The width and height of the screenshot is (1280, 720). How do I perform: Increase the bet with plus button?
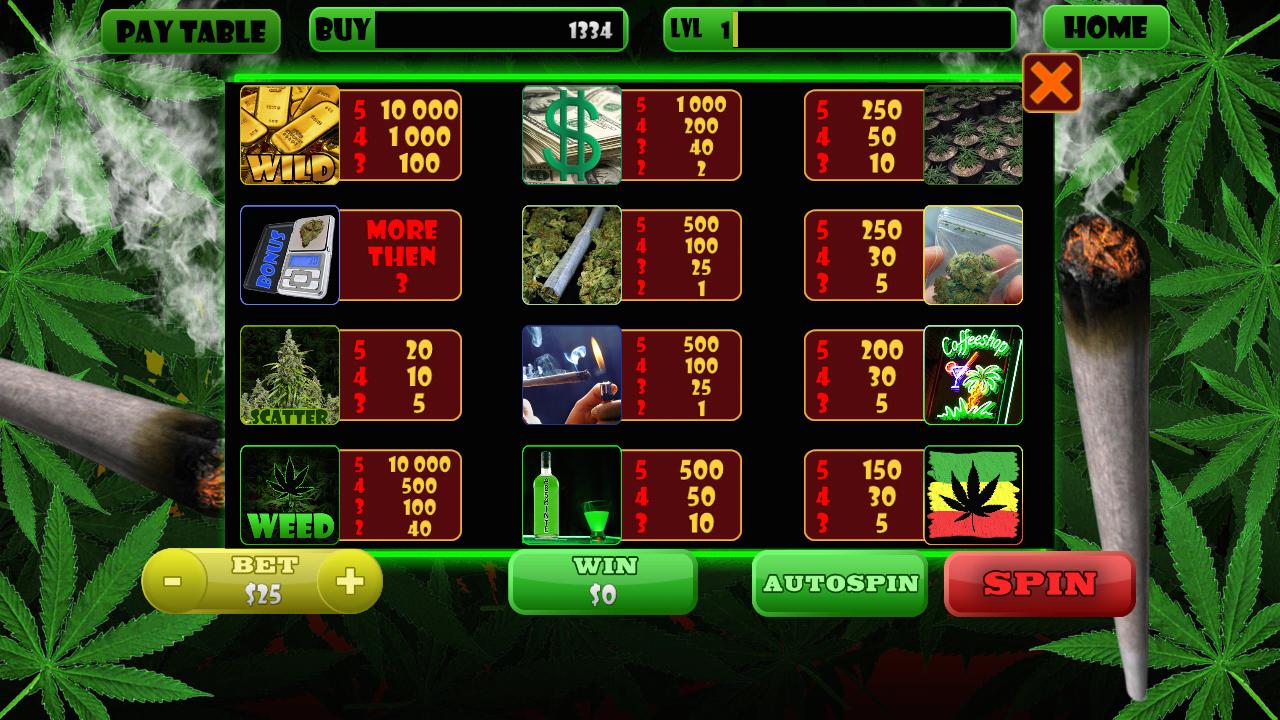click(349, 580)
